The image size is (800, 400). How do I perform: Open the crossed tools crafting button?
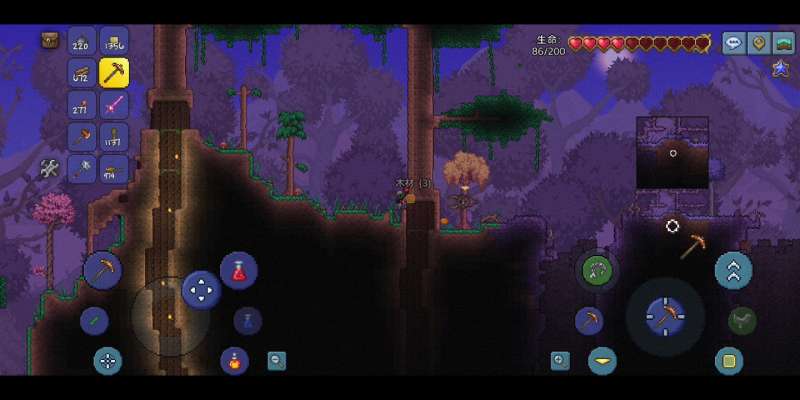click(x=49, y=169)
